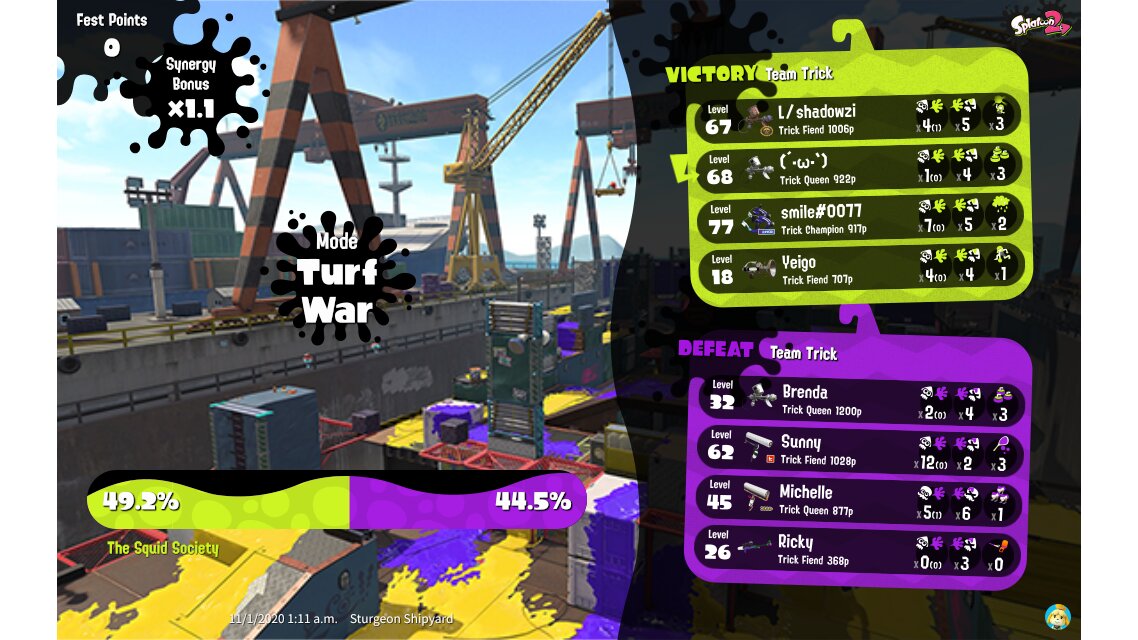Click the Splatoon 2 logo
This screenshot has width=1138, height=640.
point(1040,22)
